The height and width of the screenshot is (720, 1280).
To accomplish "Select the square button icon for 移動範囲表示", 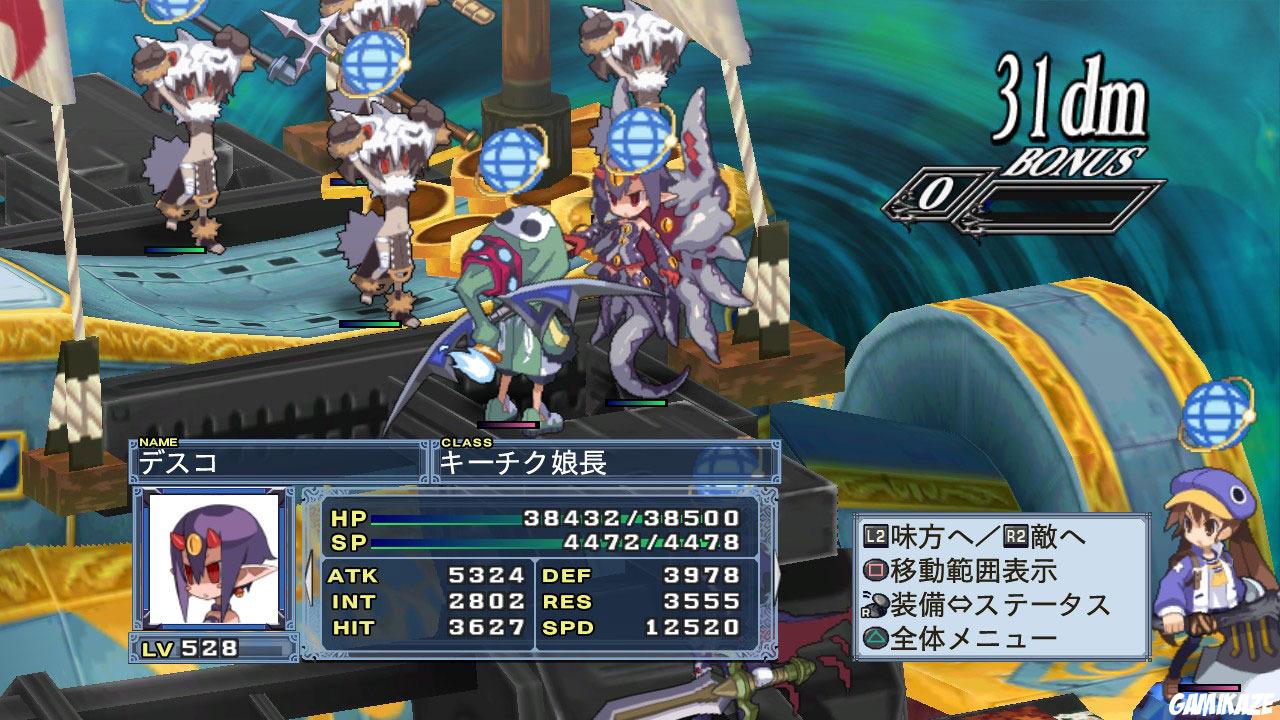I will (876, 570).
